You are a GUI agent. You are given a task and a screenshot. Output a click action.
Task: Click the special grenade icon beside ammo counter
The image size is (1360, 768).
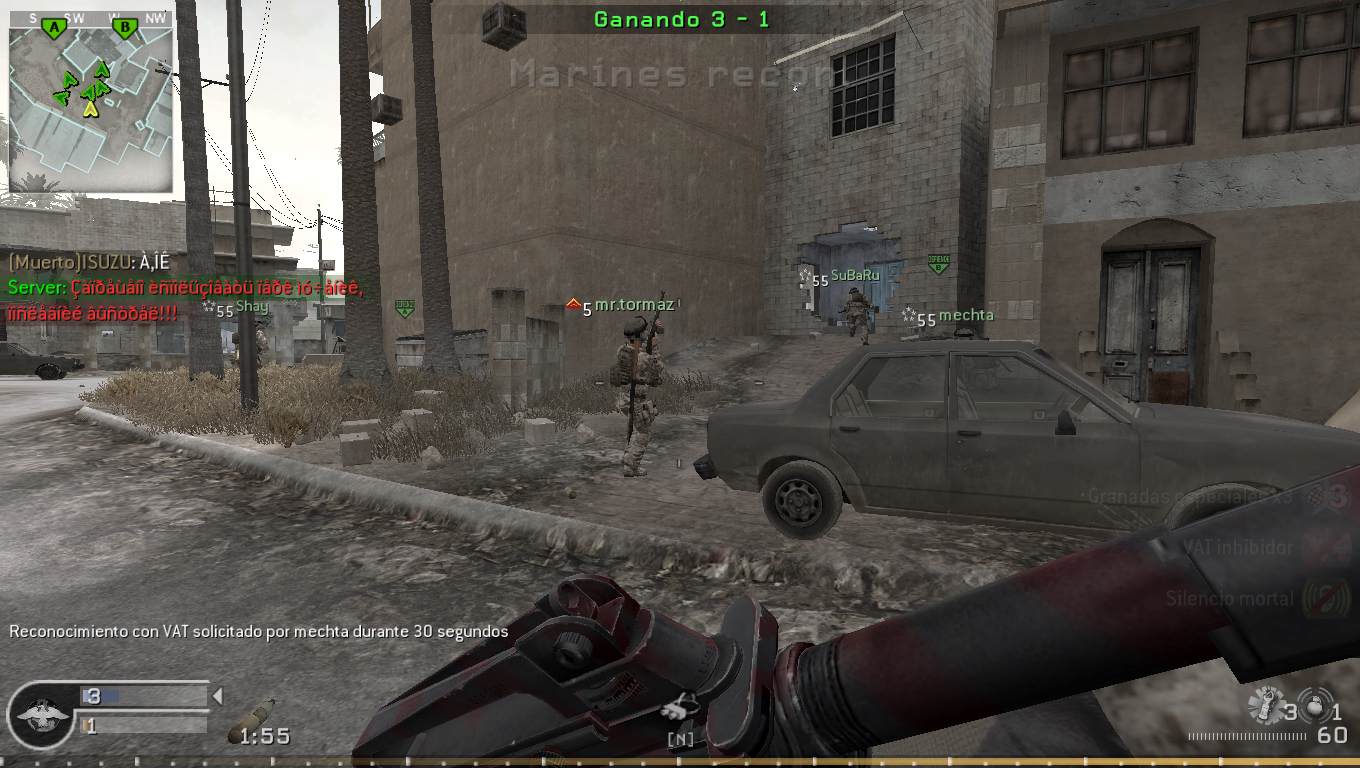coord(1315,705)
